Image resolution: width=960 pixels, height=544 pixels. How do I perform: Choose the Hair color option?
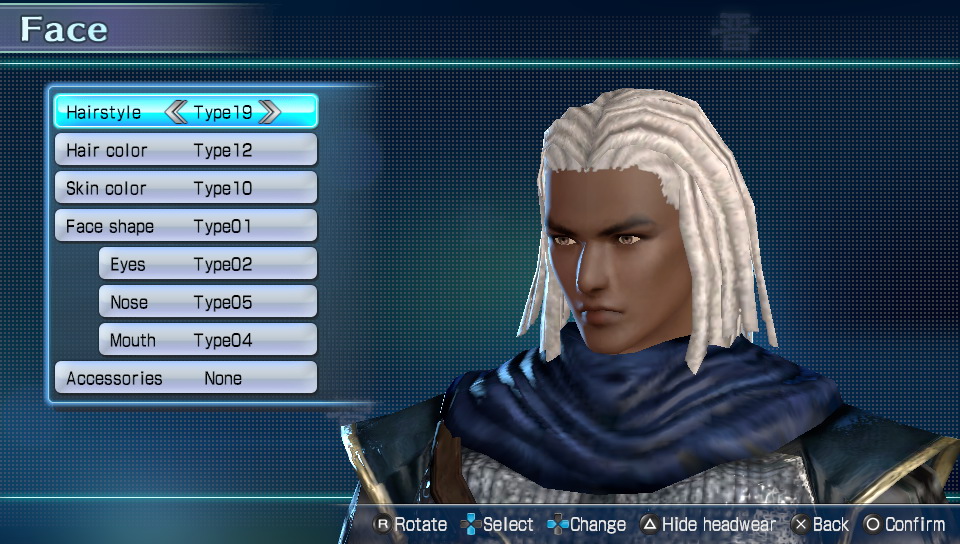[185, 150]
